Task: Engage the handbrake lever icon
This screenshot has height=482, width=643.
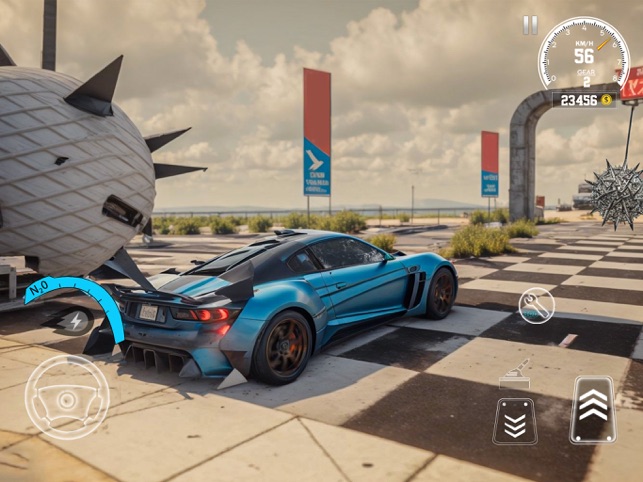Action: pyautogui.click(x=516, y=371)
